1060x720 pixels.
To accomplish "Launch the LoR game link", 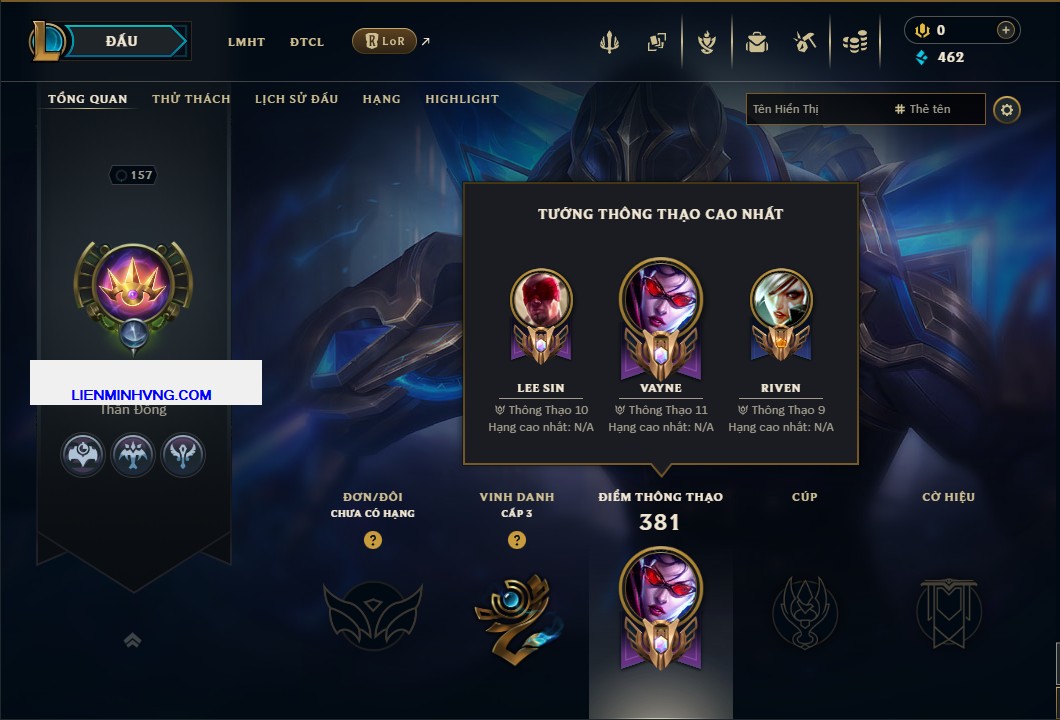I will [385, 41].
